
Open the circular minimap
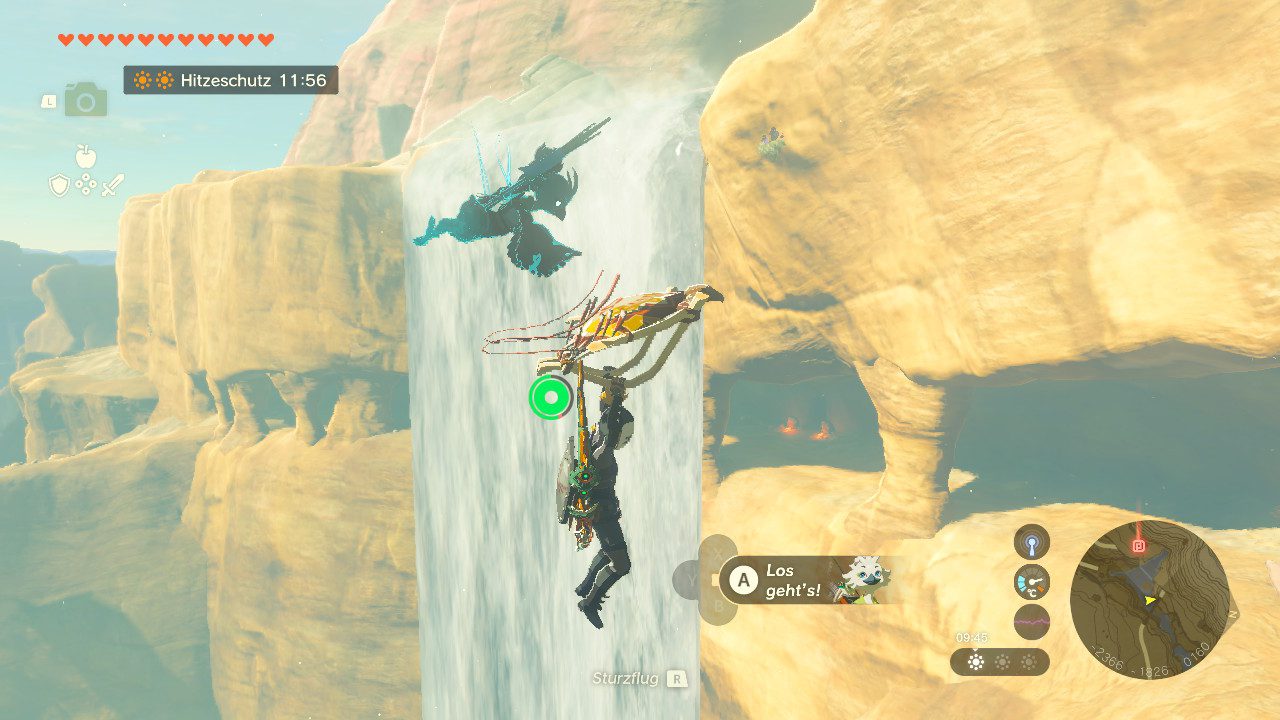click(x=1149, y=596)
